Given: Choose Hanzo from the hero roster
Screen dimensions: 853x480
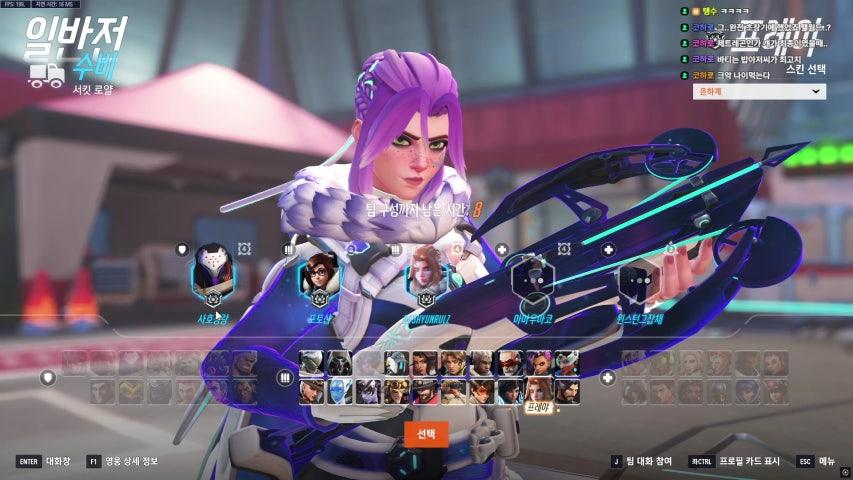Looking at the screenshot, I should (564, 389).
